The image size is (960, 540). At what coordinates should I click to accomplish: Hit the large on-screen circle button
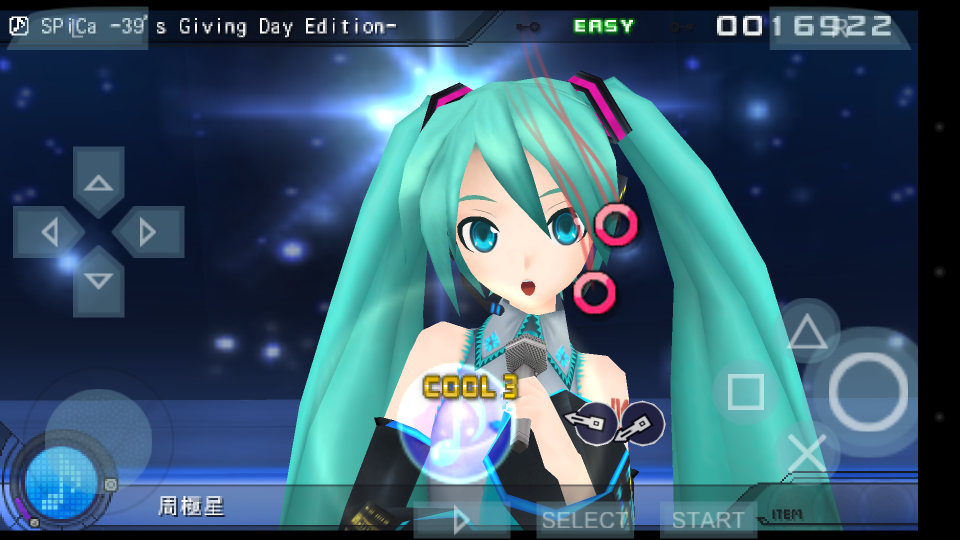click(867, 392)
